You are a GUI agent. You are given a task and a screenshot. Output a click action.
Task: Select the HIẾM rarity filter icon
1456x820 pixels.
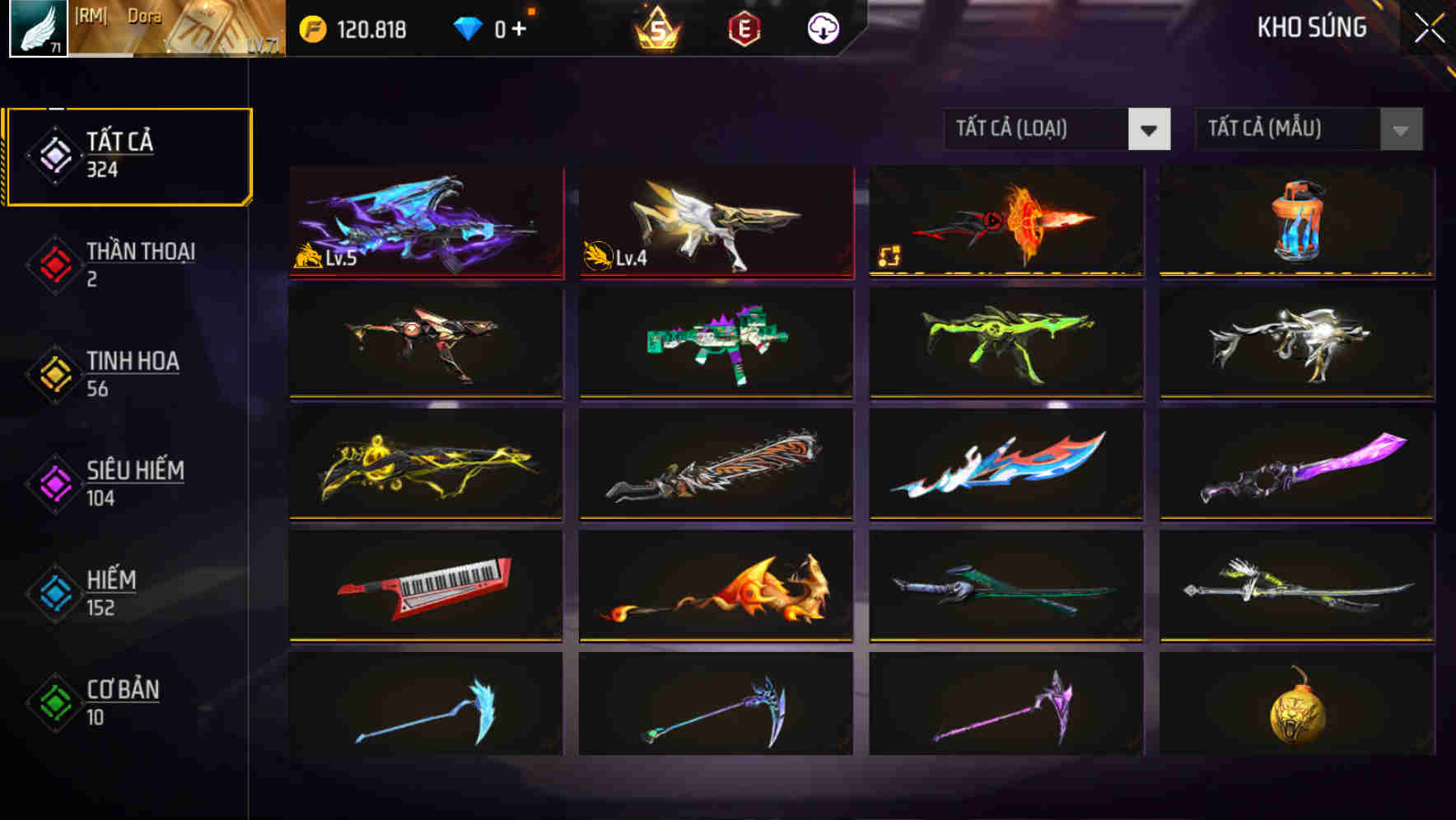[54, 592]
